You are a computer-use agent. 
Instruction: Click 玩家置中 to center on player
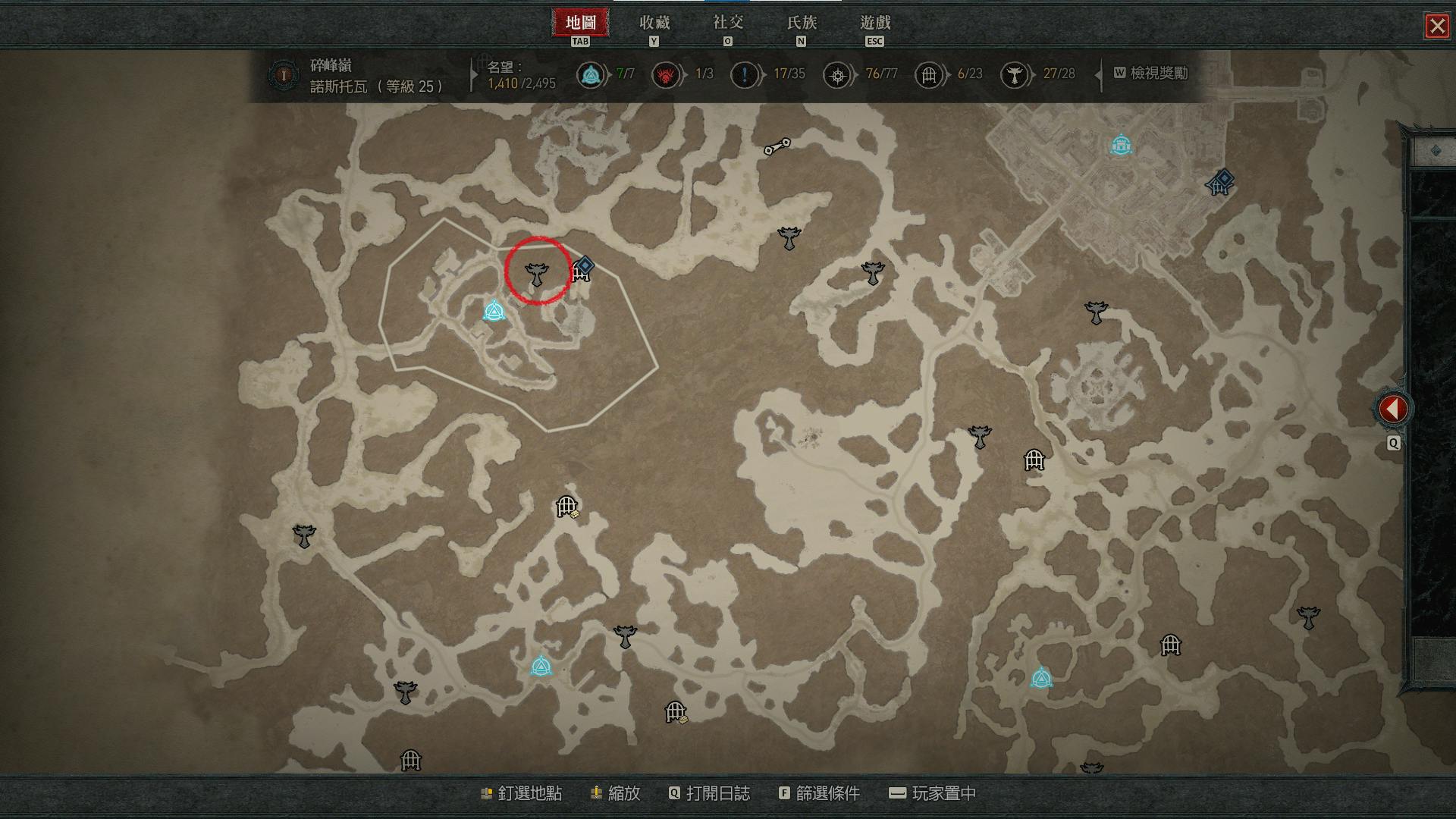pyautogui.click(x=932, y=793)
